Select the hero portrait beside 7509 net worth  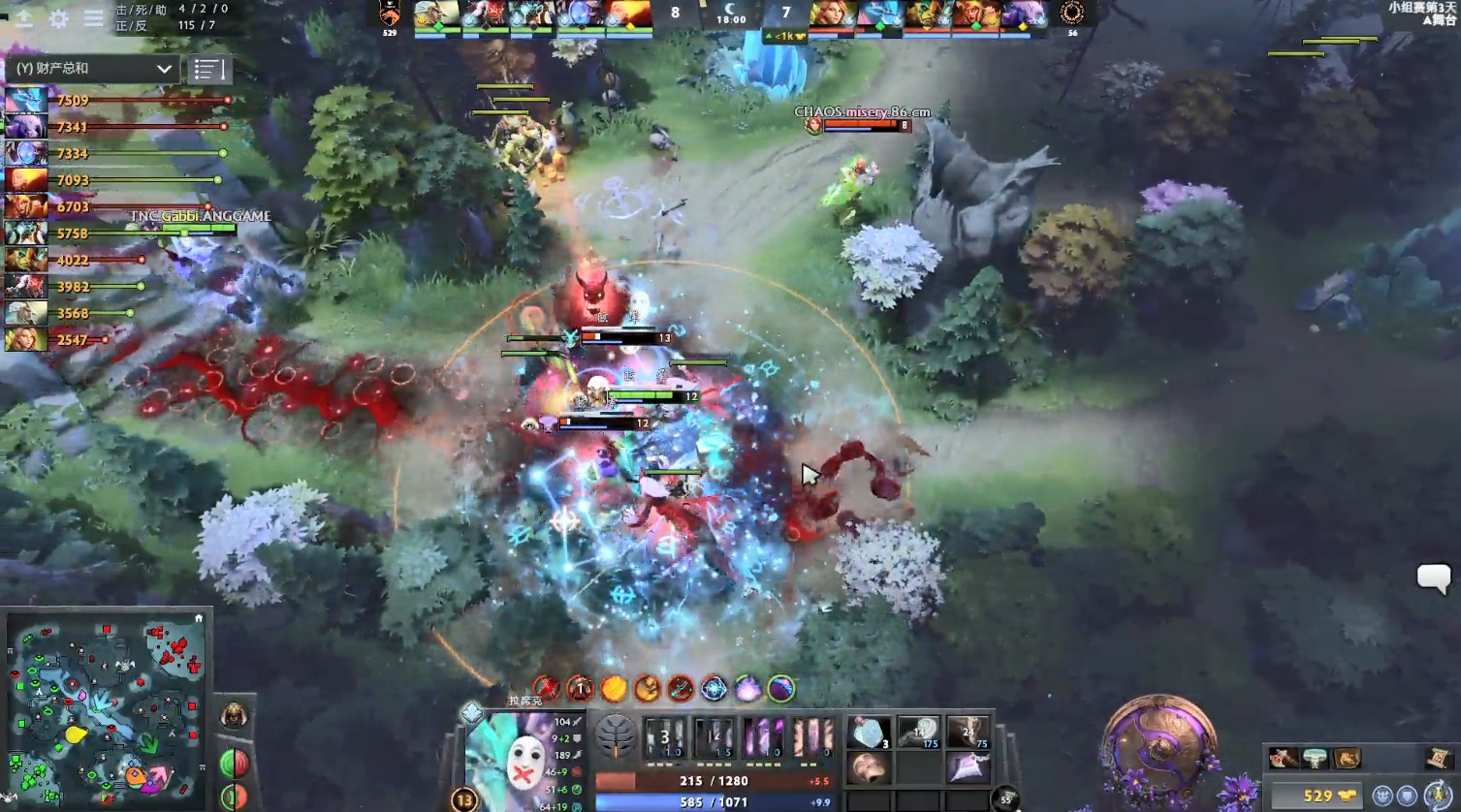pos(25,98)
